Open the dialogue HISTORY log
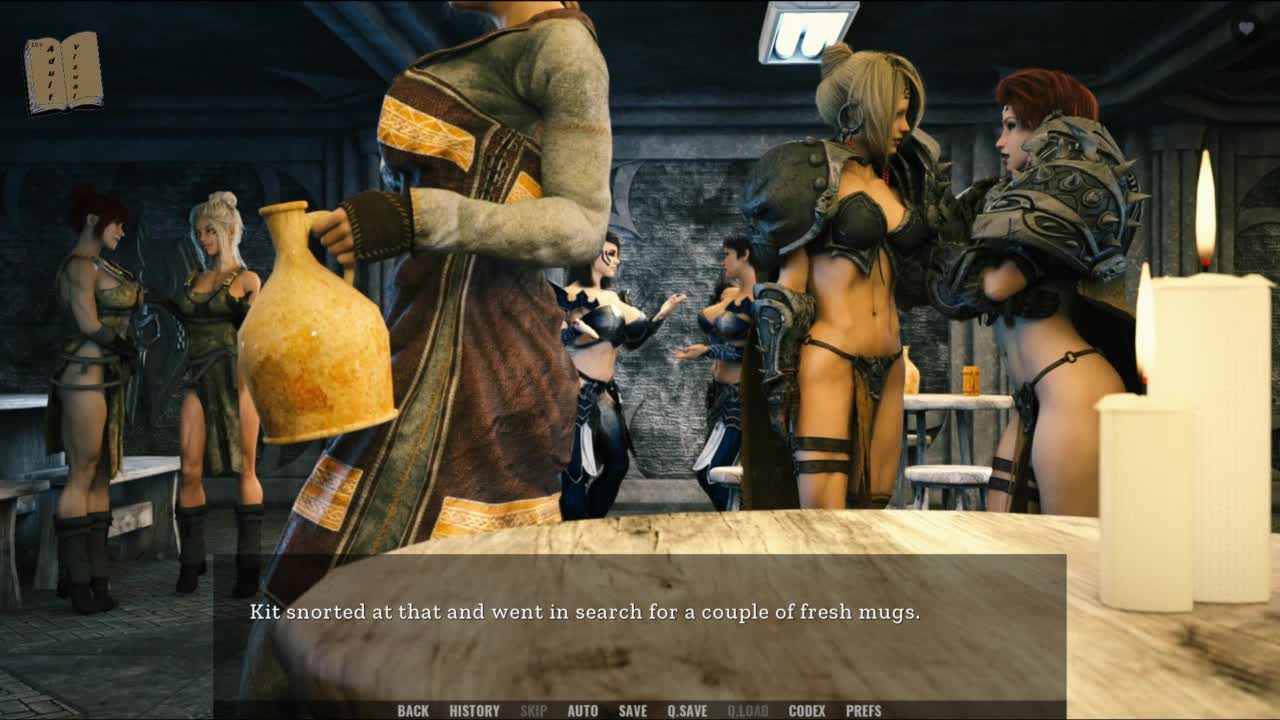Screen dimensions: 1280x720 (x=474, y=711)
